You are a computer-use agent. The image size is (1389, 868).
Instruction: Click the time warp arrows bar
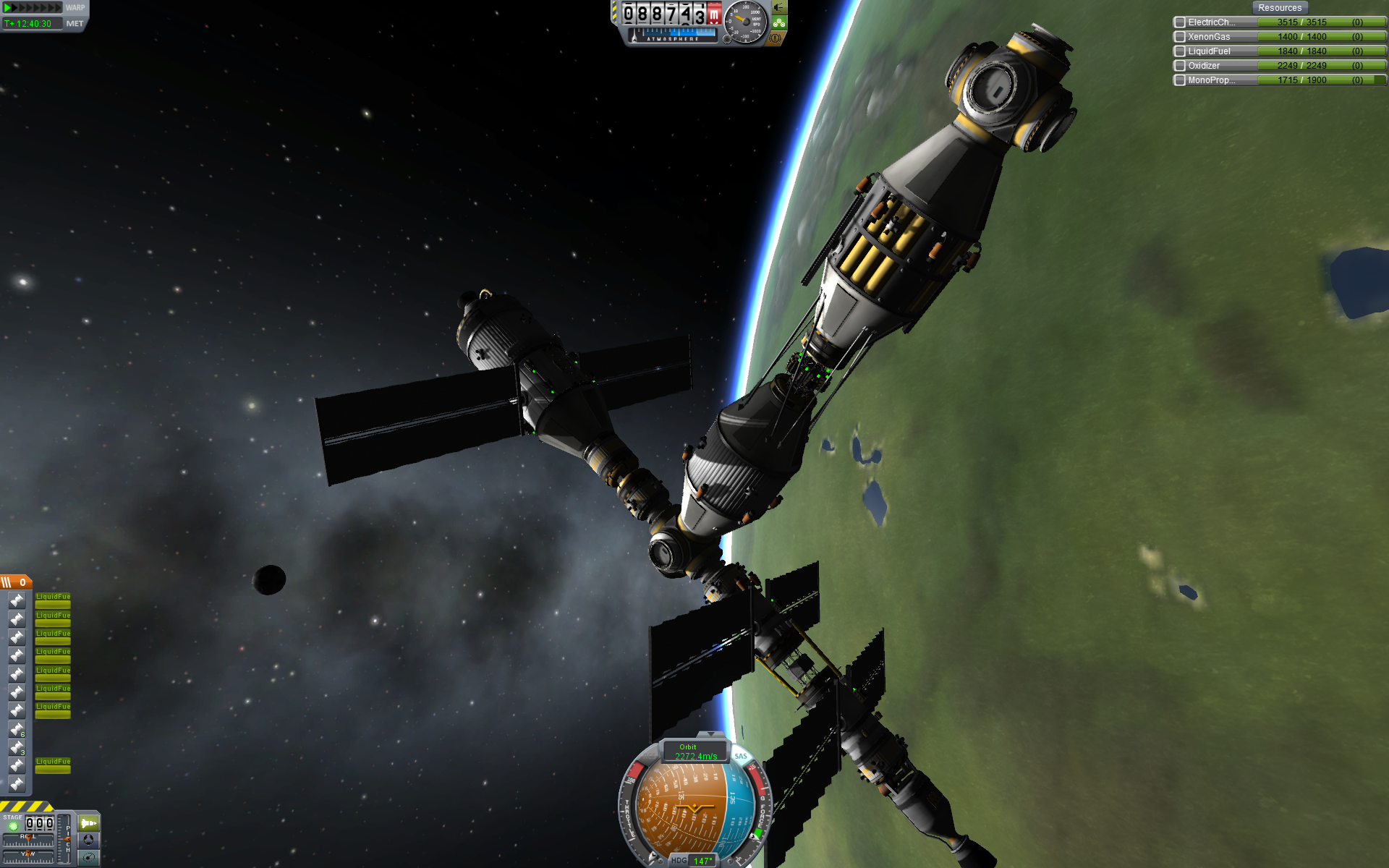[x=33, y=8]
